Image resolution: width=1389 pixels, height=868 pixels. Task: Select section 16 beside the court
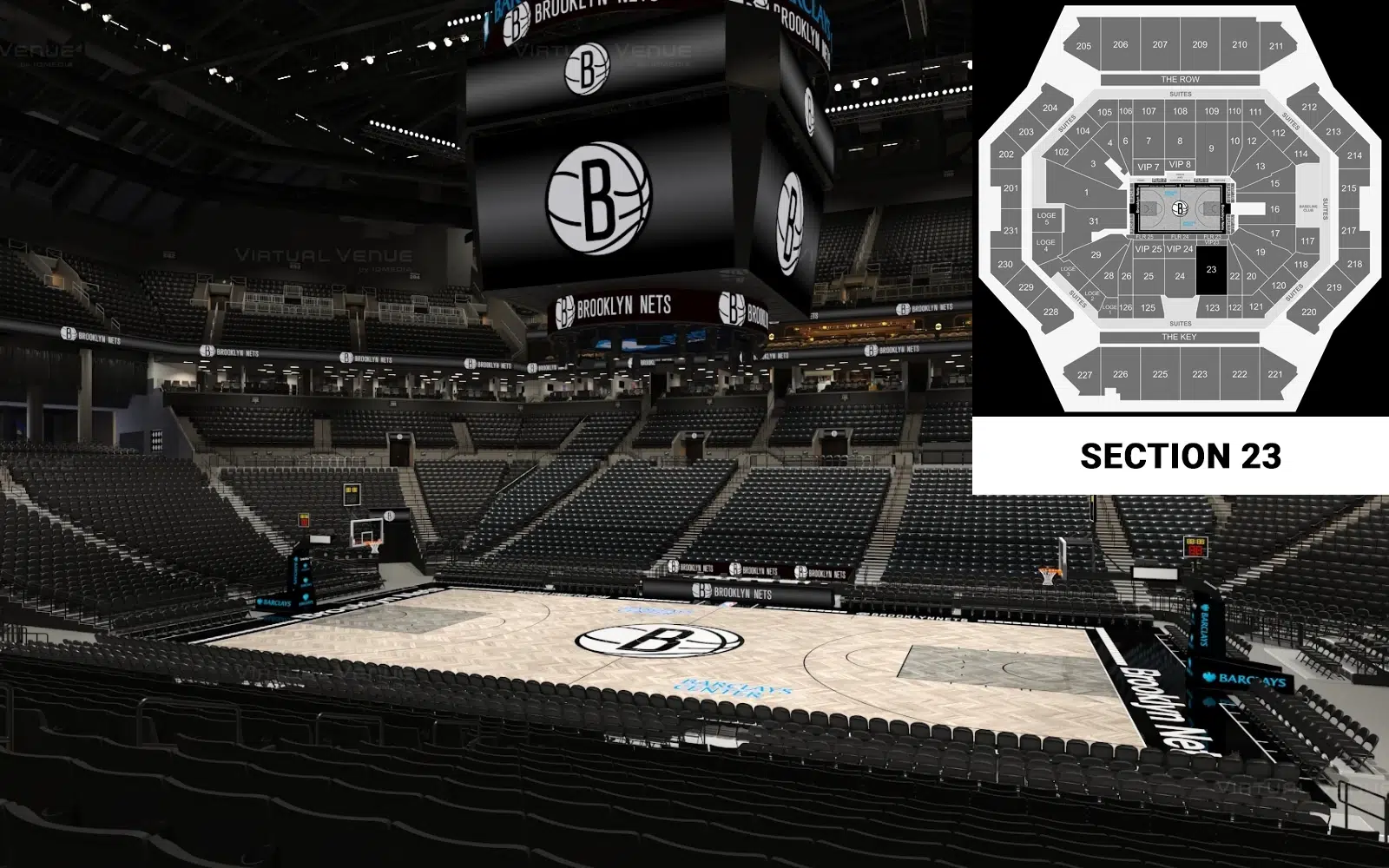1274,209
